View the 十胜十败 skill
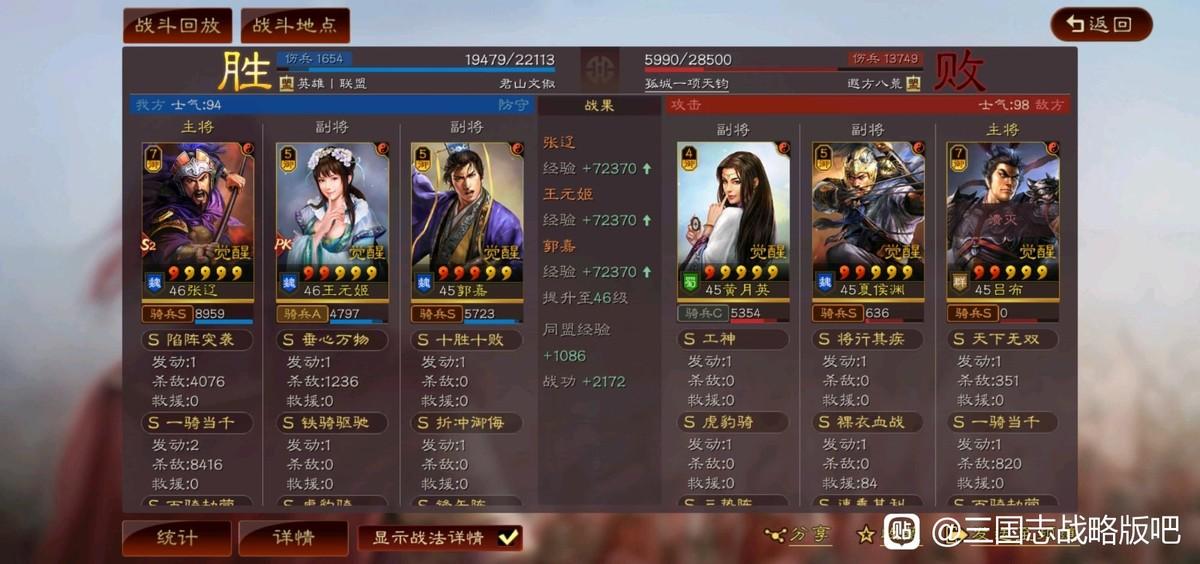The width and height of the screenshot is (1200, 564). [467, 340]
